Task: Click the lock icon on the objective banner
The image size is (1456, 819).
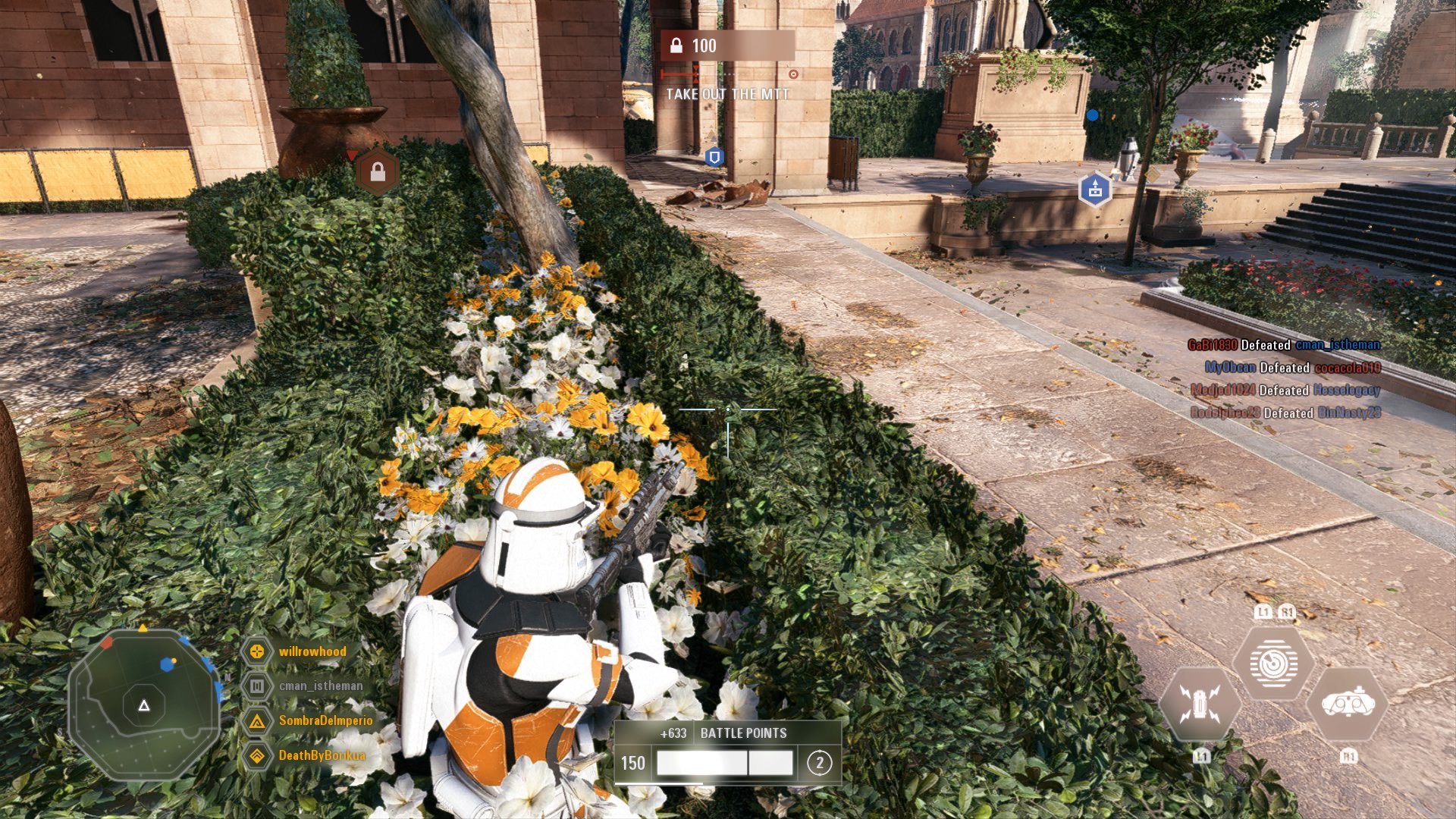Action: tap(676, 45)
